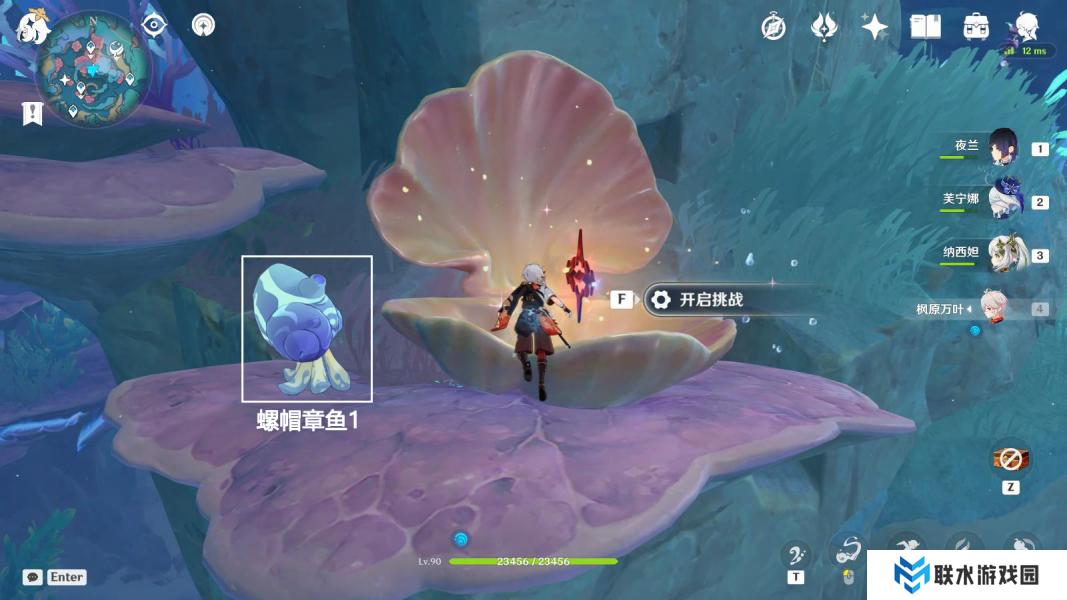The width and height of the screenshot is (1067, 600).
Task: Open the handbook book icon
Action: click(925, 27)
